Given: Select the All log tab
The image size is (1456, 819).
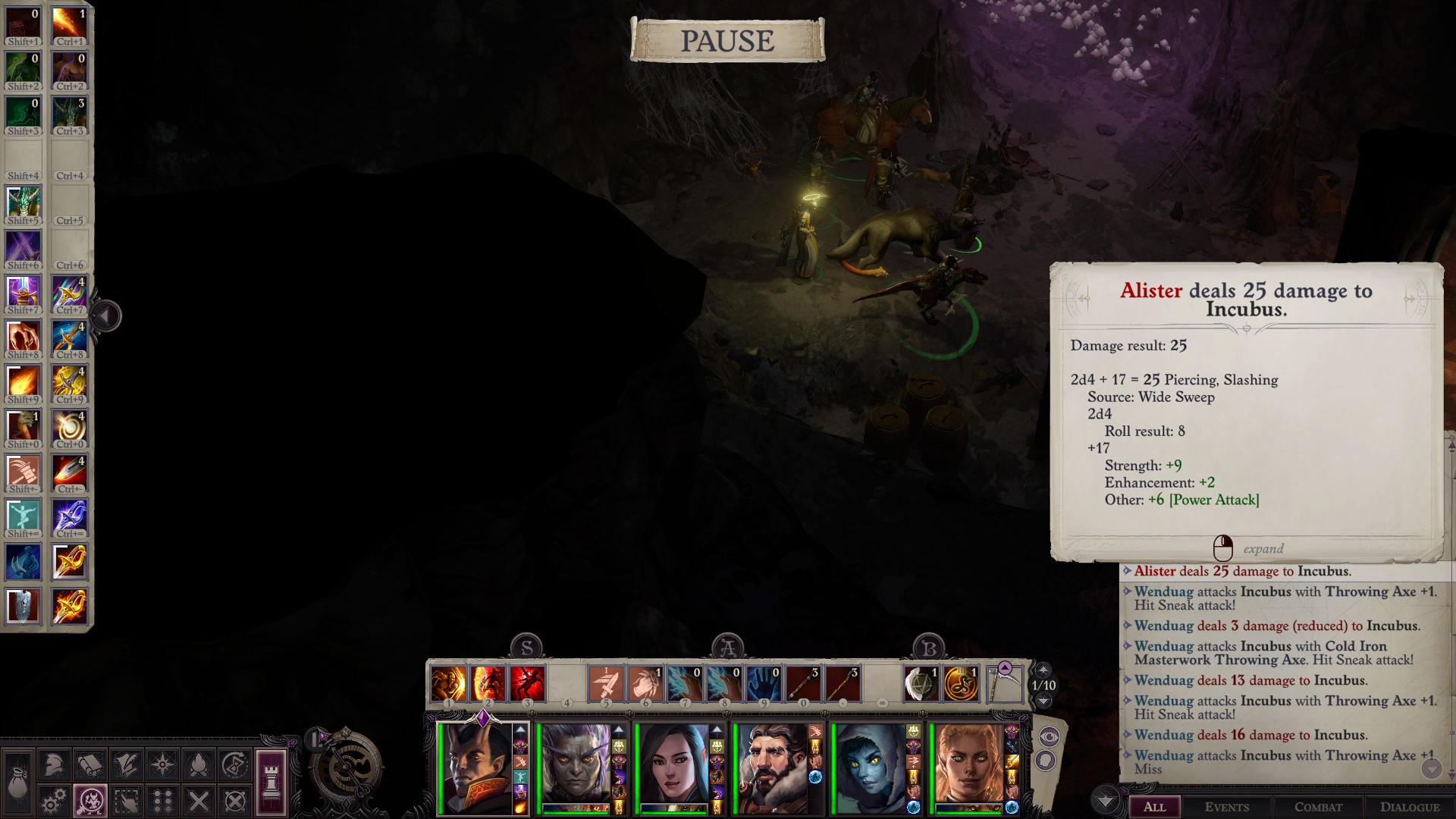Looking at the screenshot, I should (x=1154, y=807).
